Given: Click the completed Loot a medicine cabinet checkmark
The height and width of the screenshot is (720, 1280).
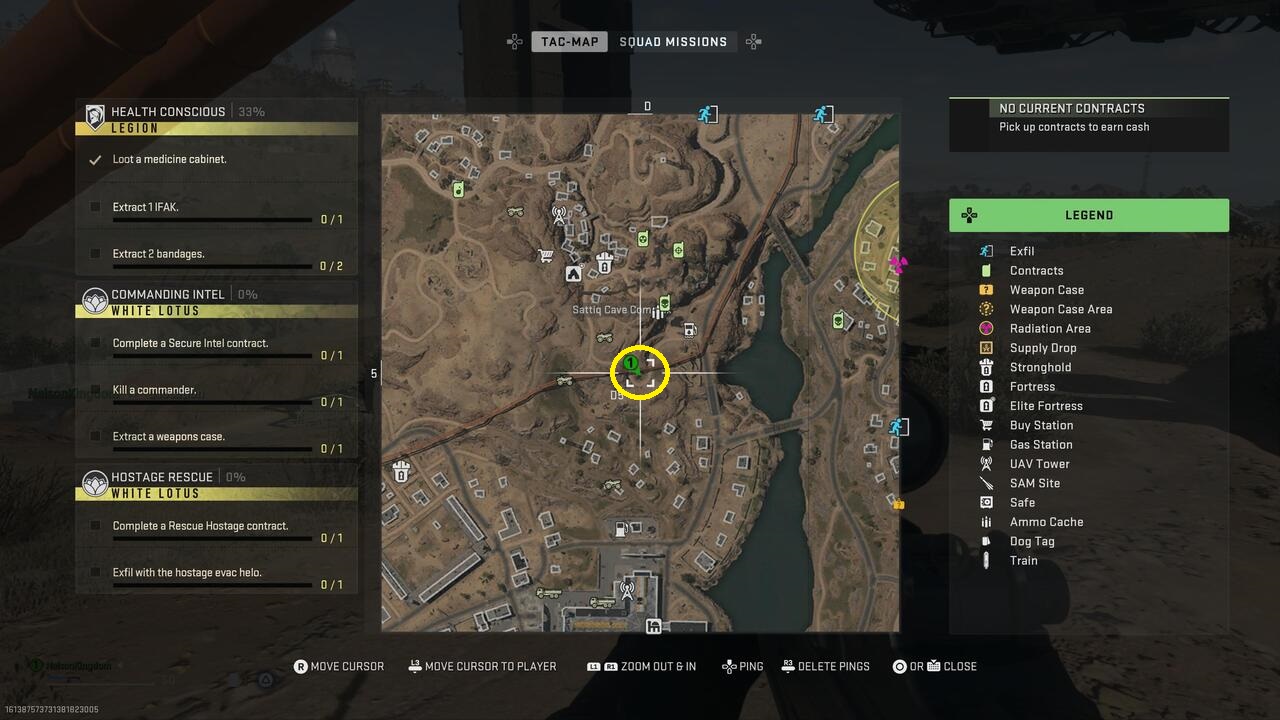Looking at the screenshot, I should click(96, 158).
